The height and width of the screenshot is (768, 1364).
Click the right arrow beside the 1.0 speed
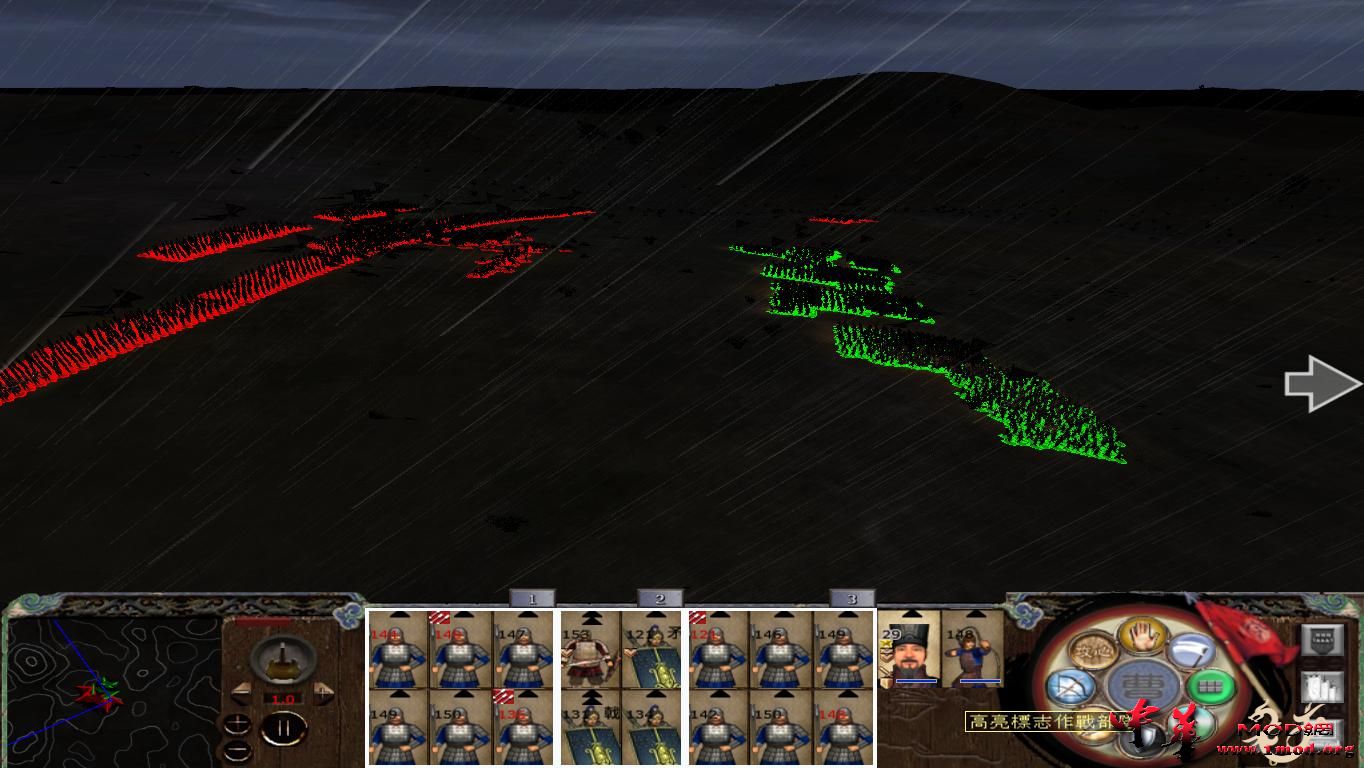323,691
